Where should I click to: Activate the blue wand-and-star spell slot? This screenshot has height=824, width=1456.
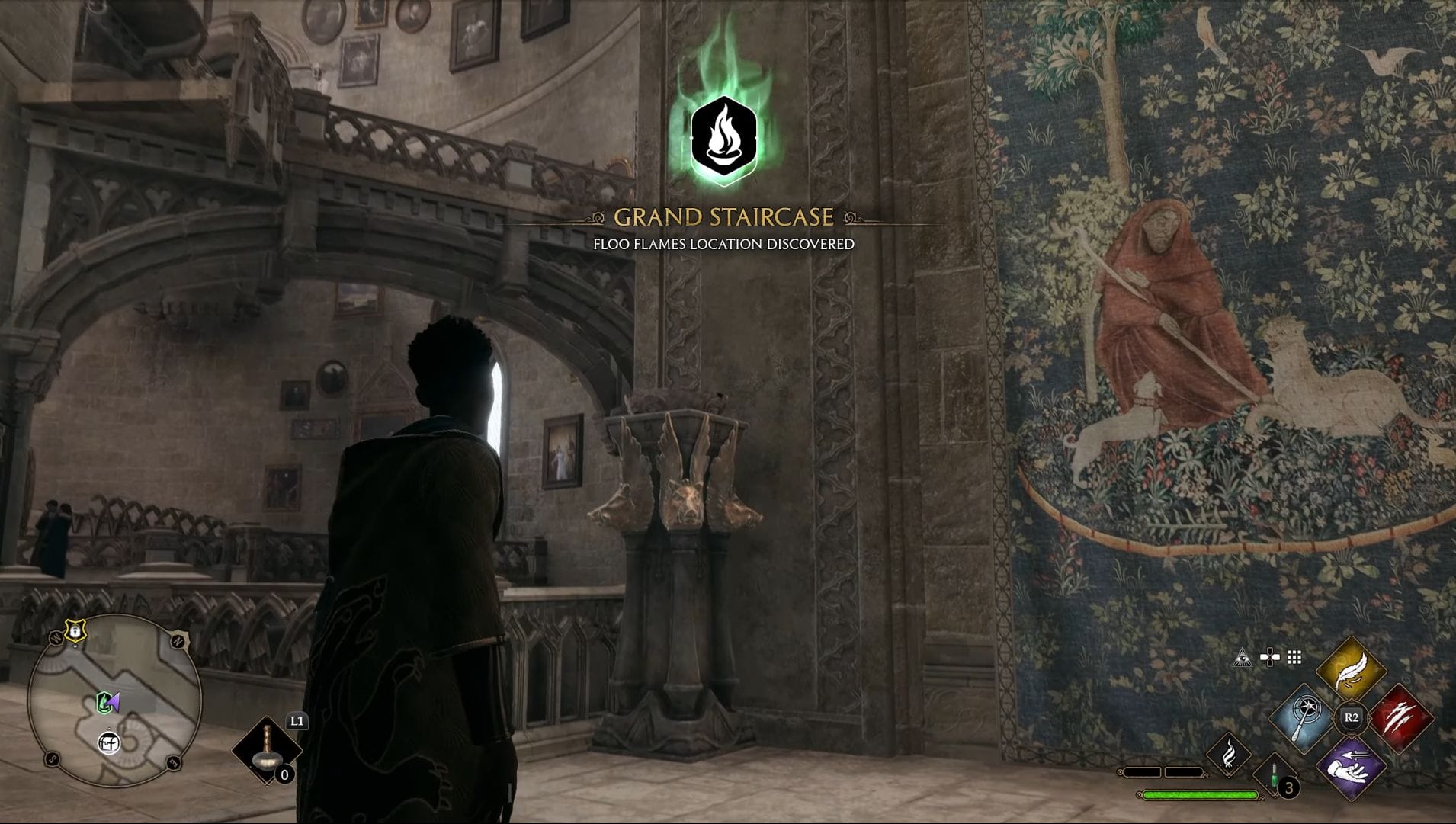click(x=1303, y=717)
